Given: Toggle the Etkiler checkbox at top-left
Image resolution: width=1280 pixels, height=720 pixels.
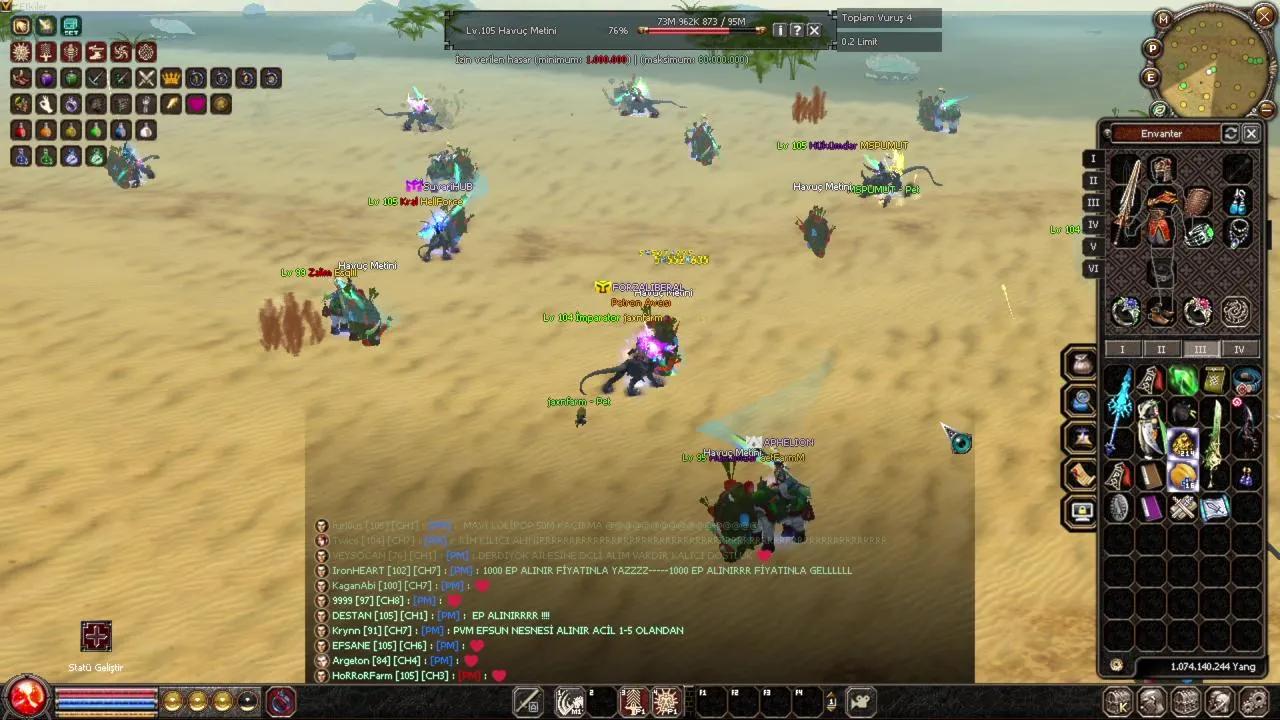Looking at the screenshot, I should pyautogui.click(x=8, y=6).
